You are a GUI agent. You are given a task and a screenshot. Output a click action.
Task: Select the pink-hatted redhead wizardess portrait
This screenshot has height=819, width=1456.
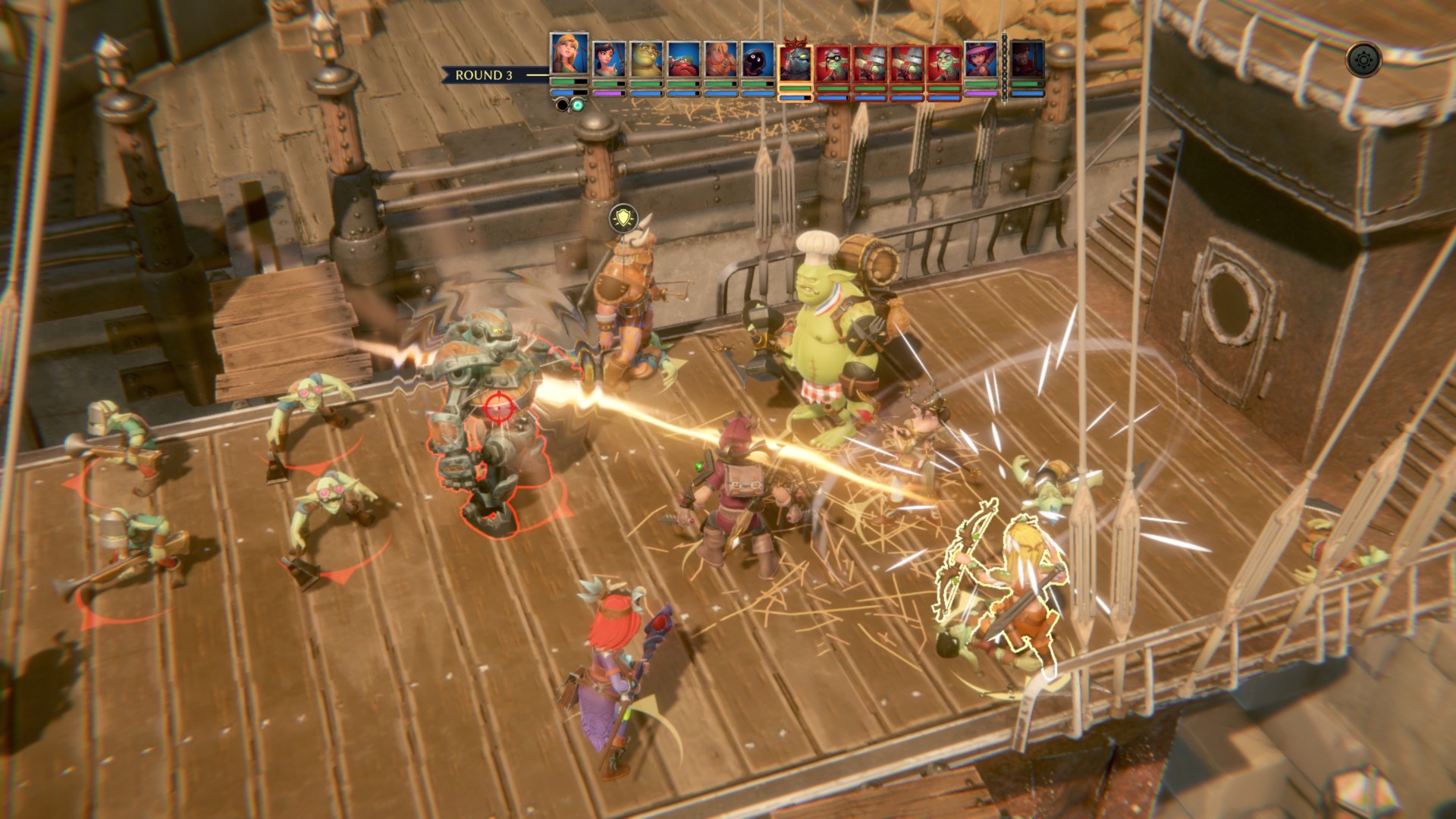click(981, 59)
